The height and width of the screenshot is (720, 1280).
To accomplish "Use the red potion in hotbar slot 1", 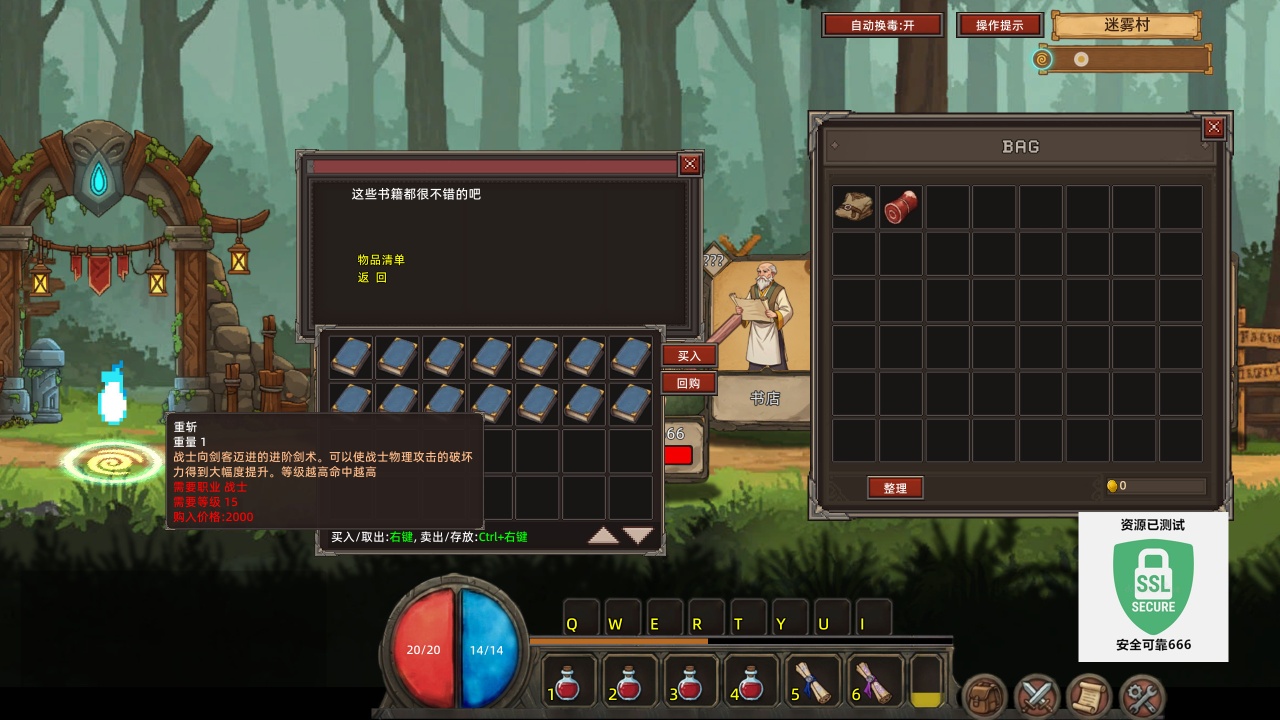I will click(x=569, y=683).
